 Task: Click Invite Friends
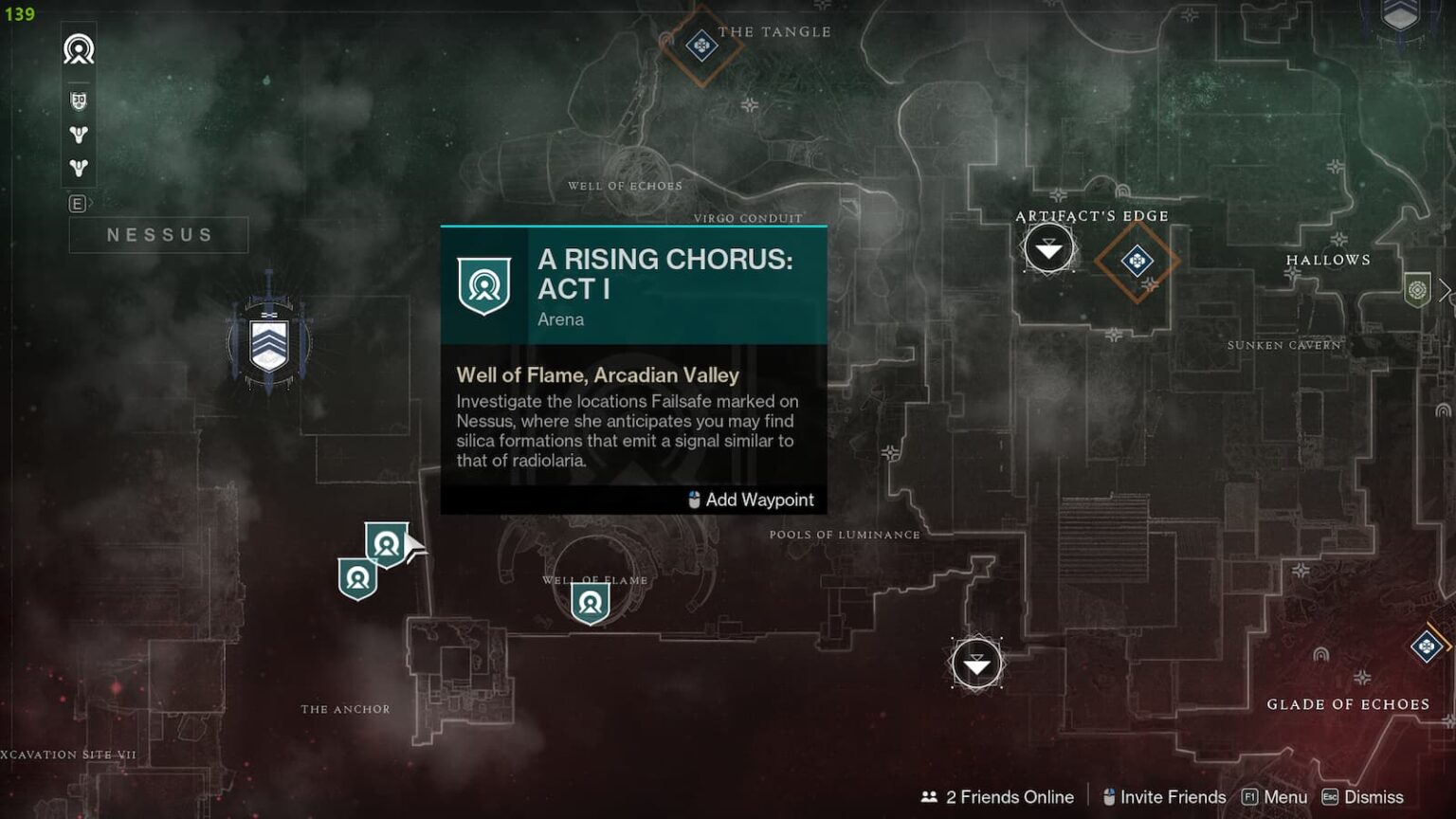point(1173,797)
